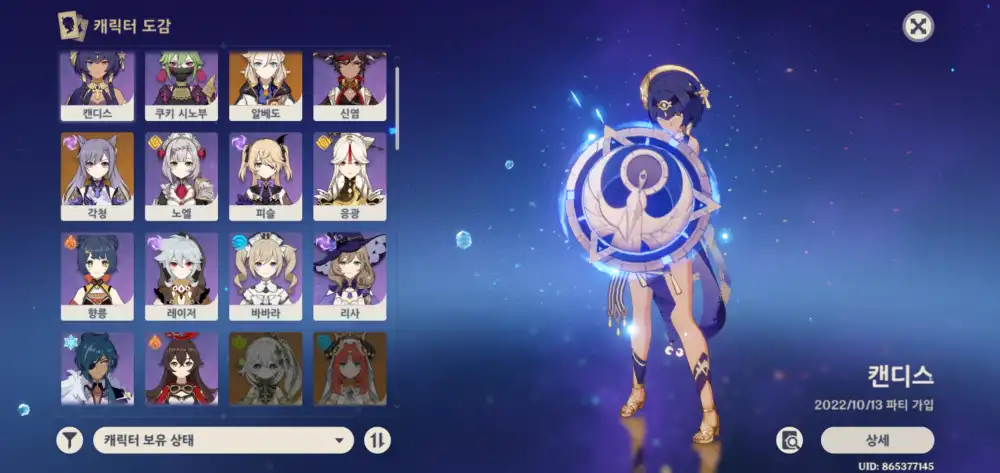Screen dimensions: 1000x473
Task: Select the 캔디스 character card
Action: coord(97,86)
